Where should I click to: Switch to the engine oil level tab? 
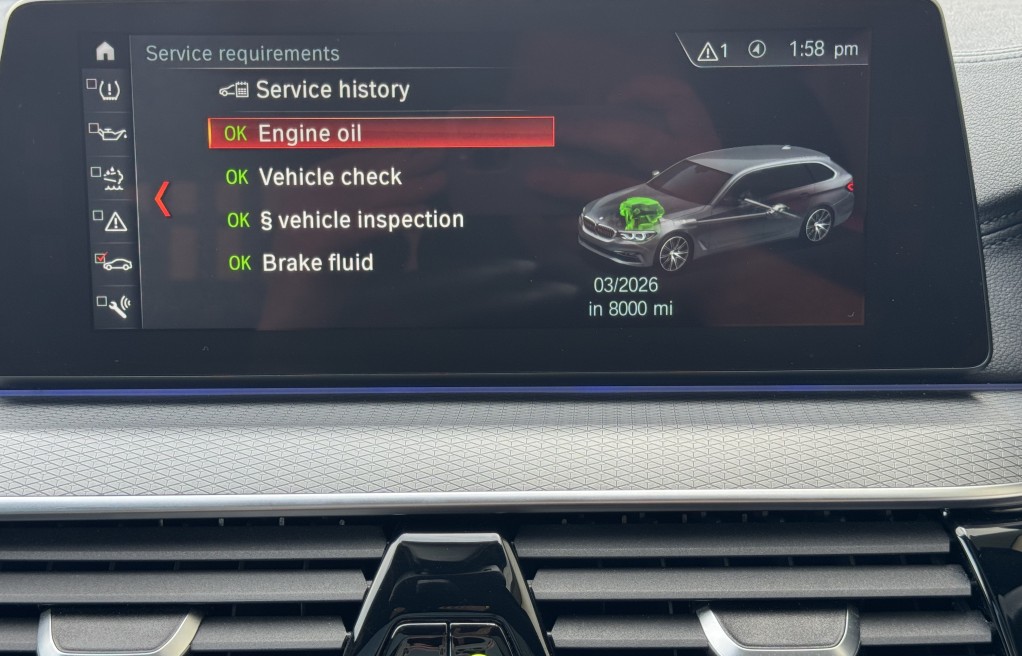coord(111,132)
